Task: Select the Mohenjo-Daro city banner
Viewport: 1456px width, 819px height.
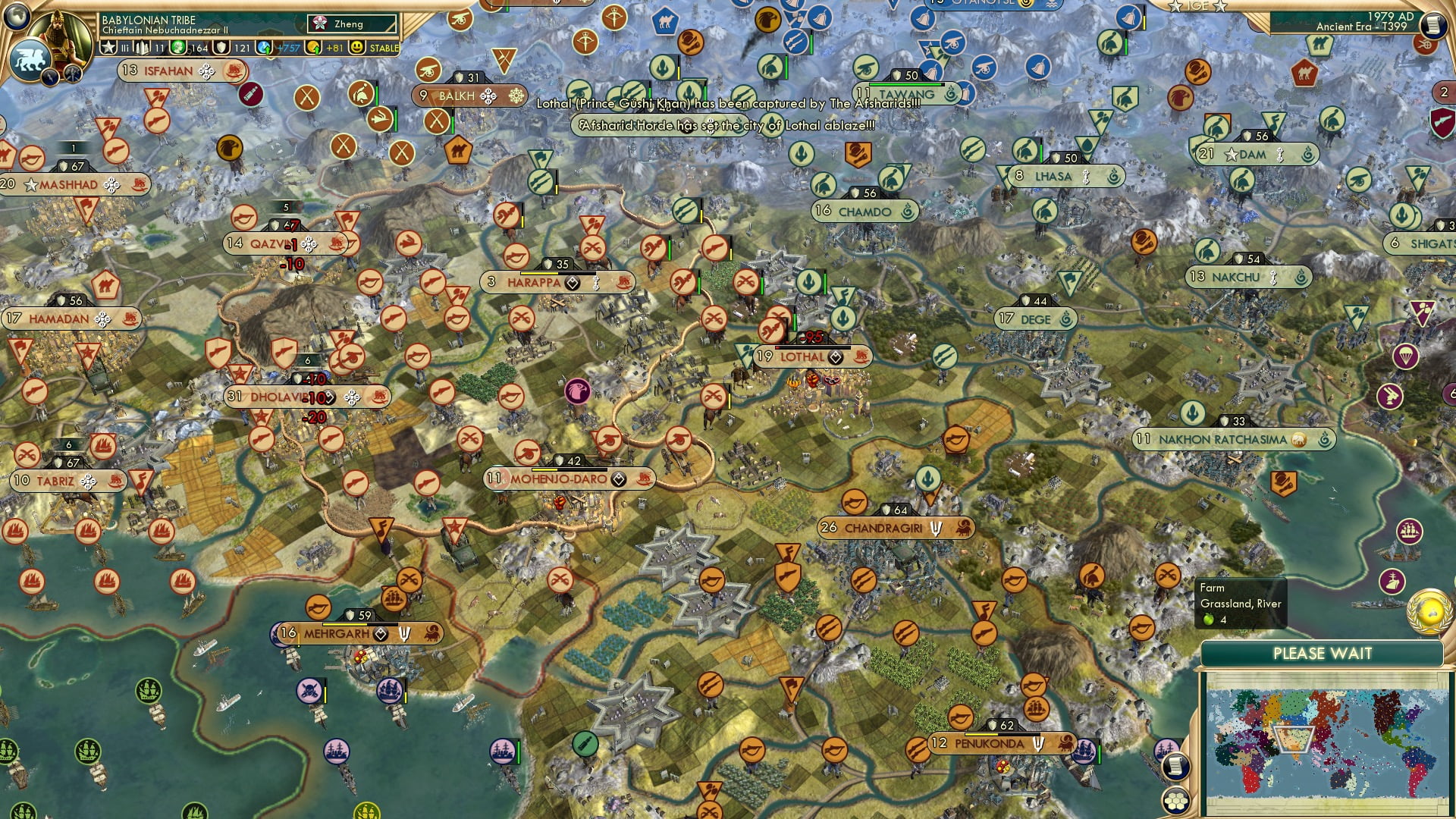Action: point(558,479)
